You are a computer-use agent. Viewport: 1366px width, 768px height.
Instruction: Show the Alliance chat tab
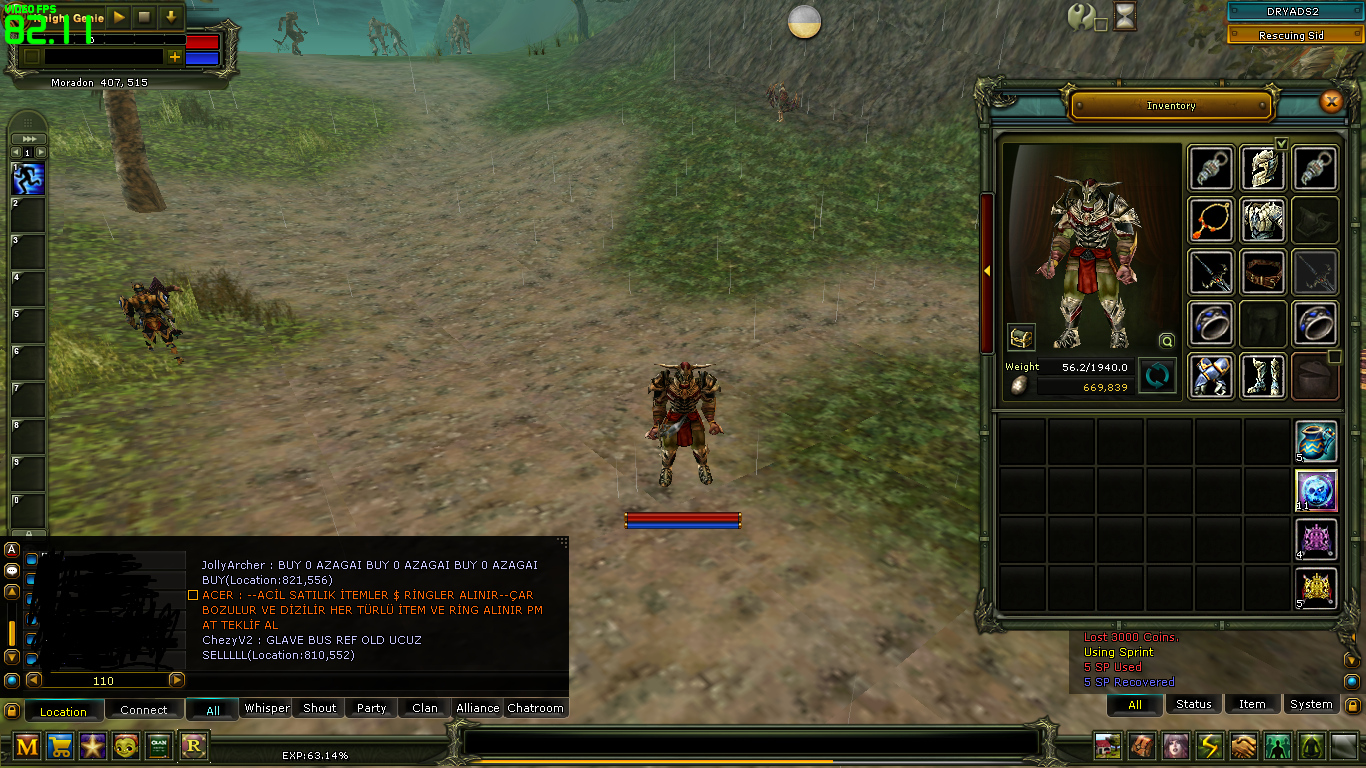(x=478, y=708)
